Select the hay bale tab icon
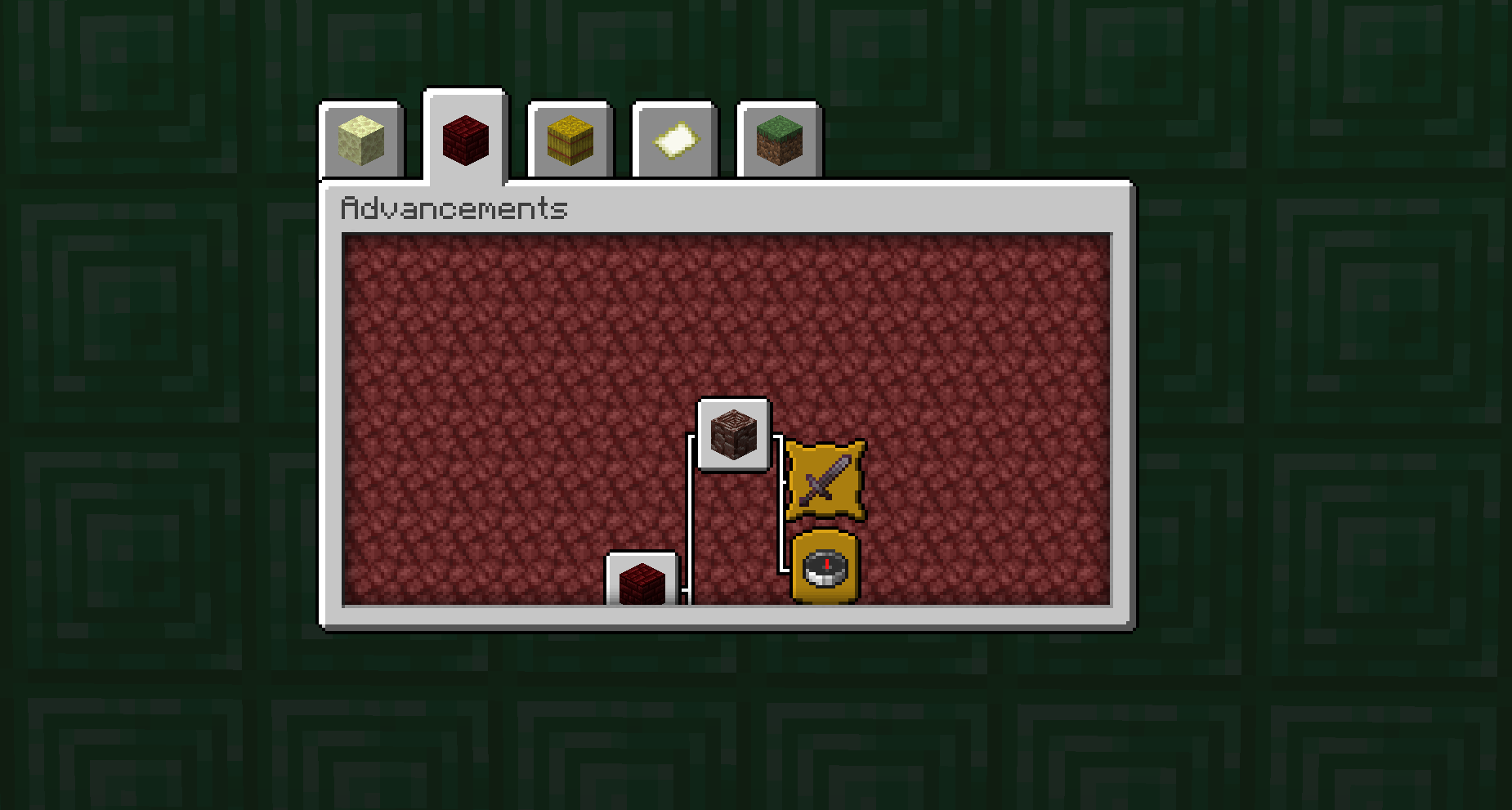Screen dimensions: 1512x810 pyautogui.click(x=569, y=141)
